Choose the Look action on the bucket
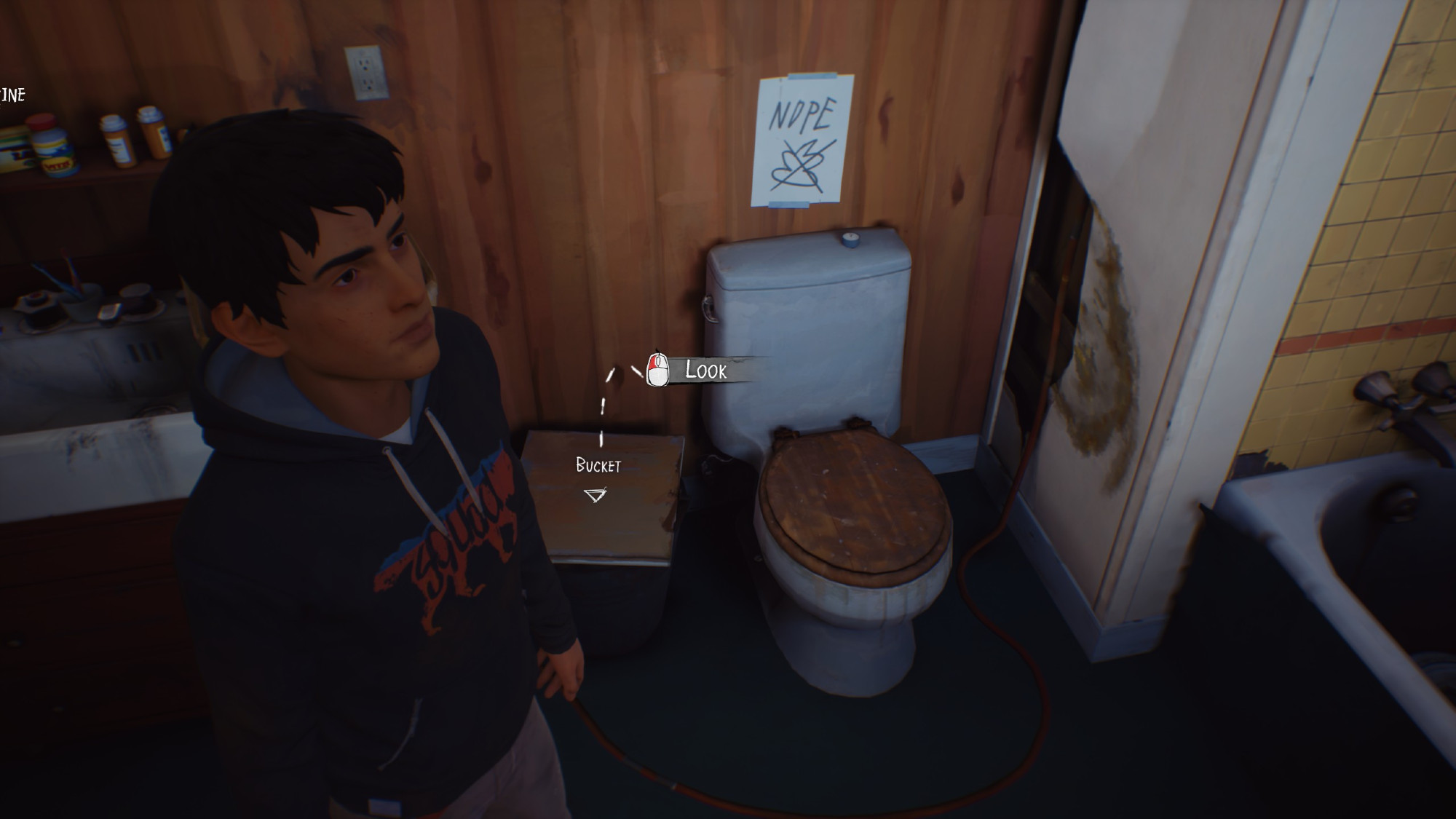 (704, 371)
